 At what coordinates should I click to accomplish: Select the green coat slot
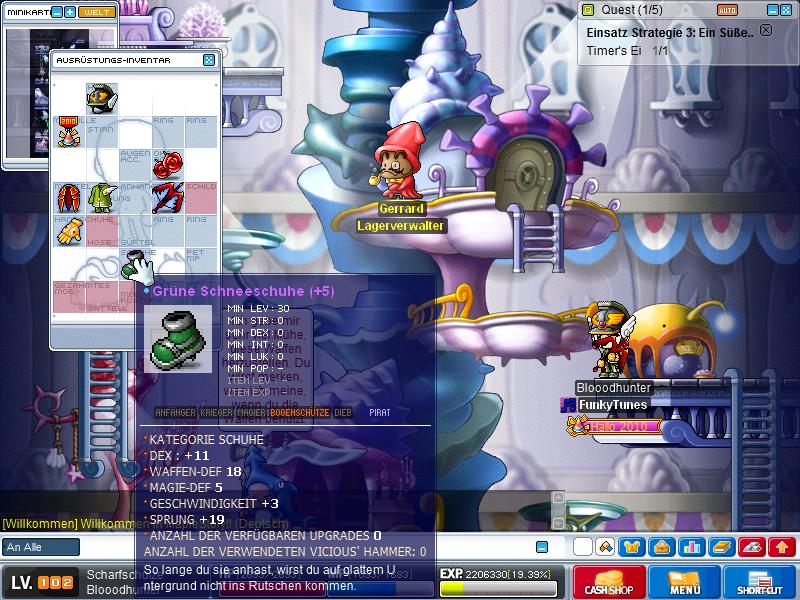(x=101, y=197)
